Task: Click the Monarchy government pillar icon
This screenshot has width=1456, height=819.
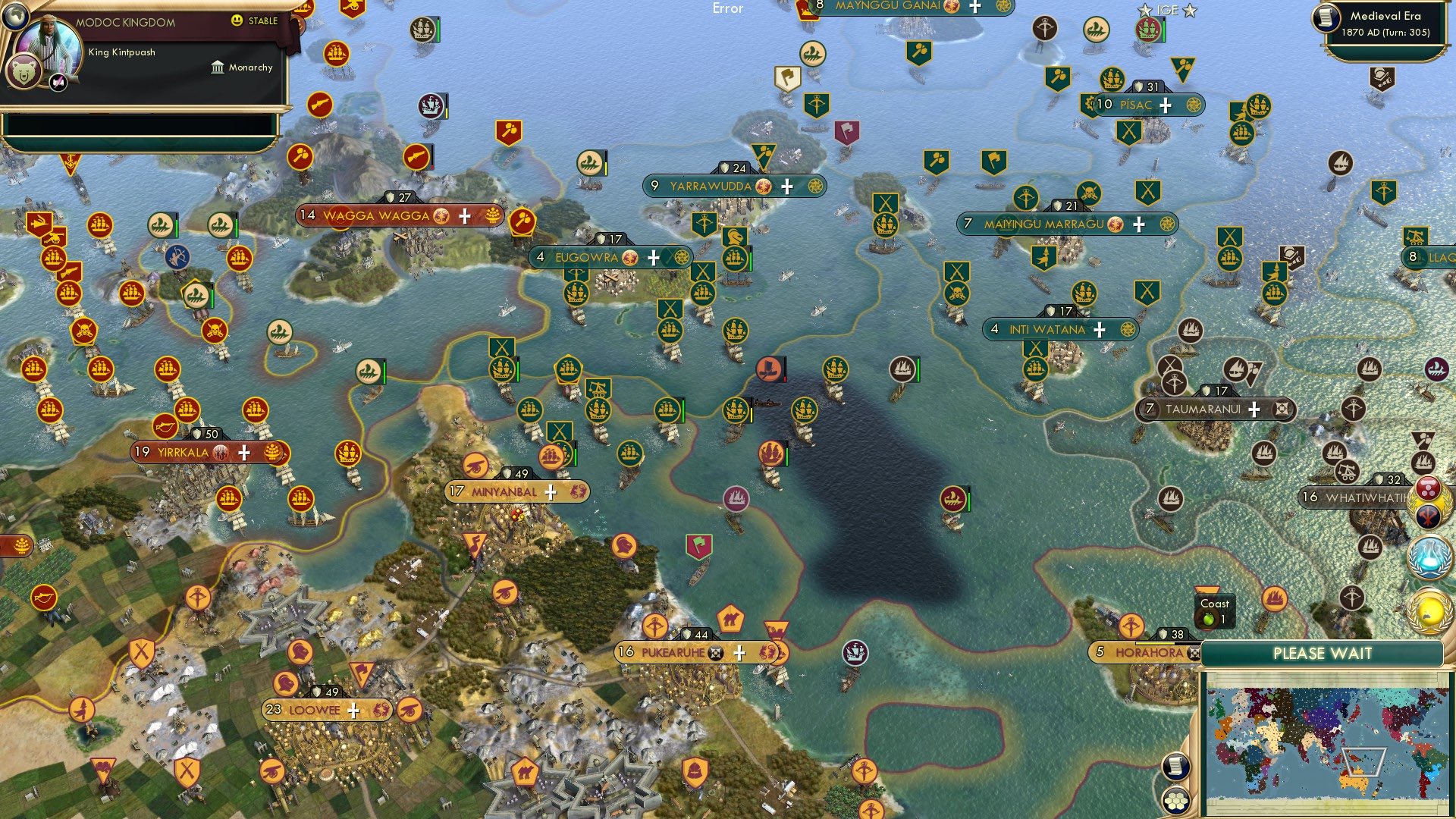Action: (x=218, y=67)
